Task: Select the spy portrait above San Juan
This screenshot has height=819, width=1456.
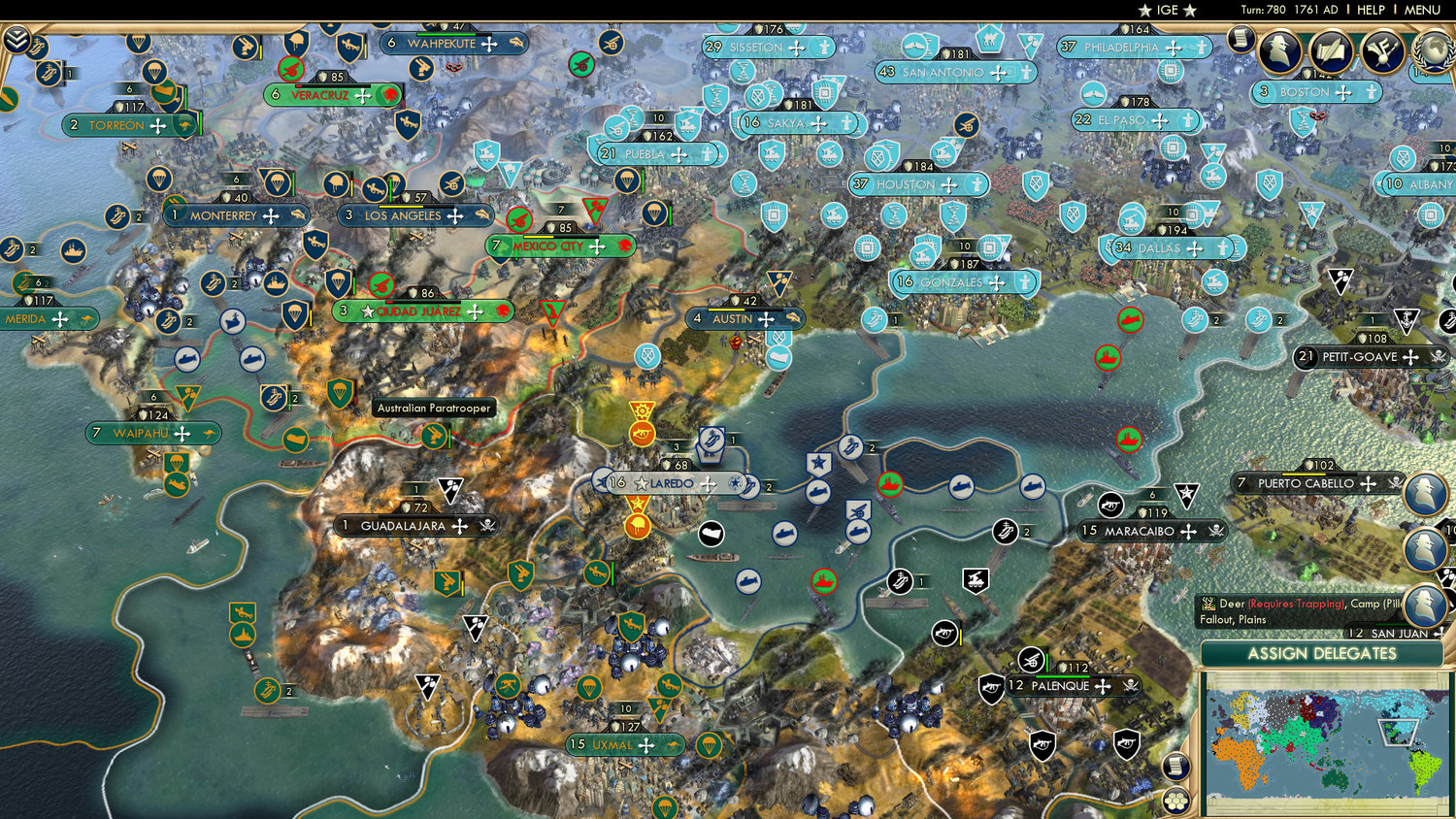Action: click(x=1425, y=602)
